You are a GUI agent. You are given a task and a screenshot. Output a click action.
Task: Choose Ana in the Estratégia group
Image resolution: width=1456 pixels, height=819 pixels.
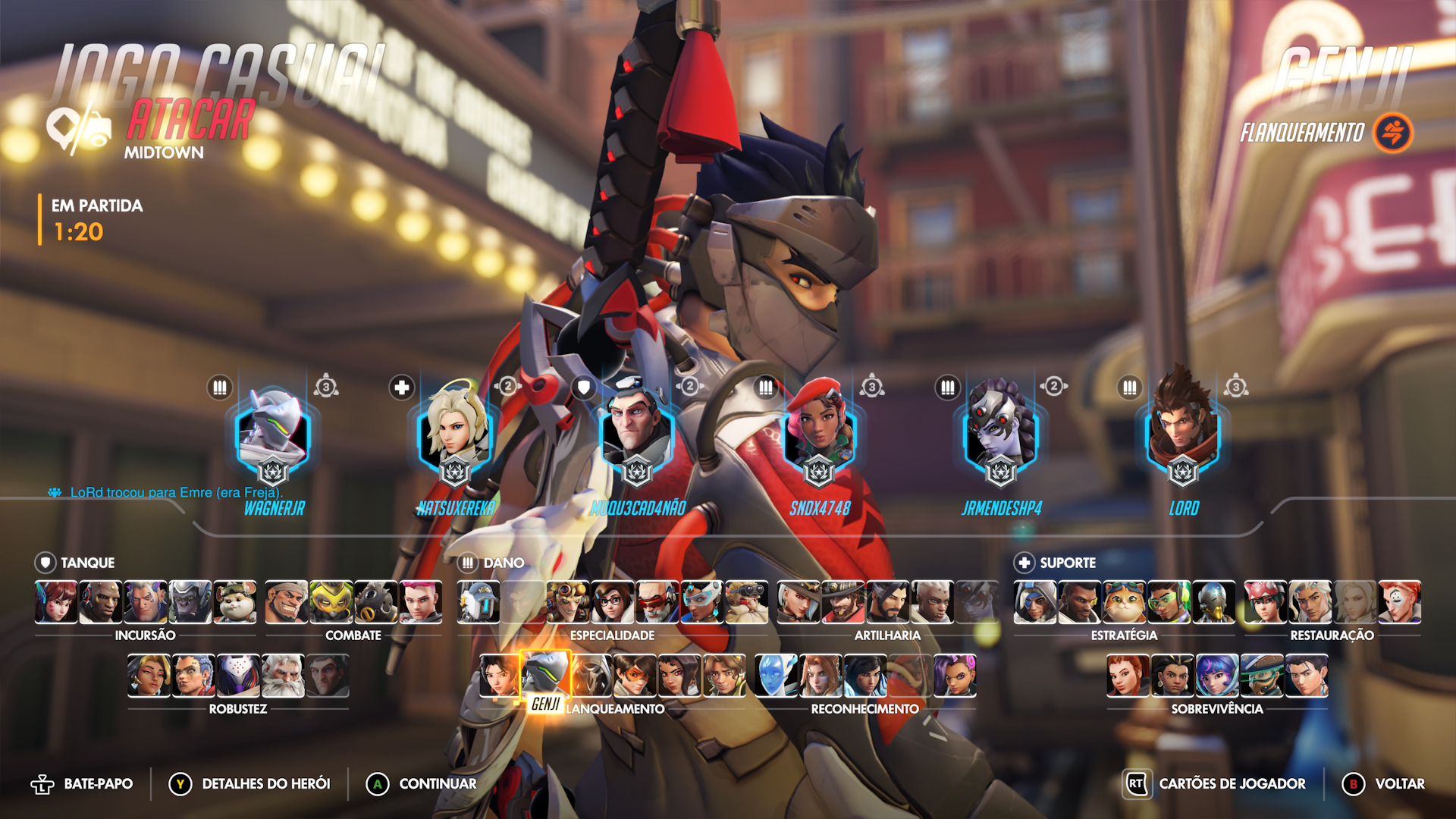1035,601
